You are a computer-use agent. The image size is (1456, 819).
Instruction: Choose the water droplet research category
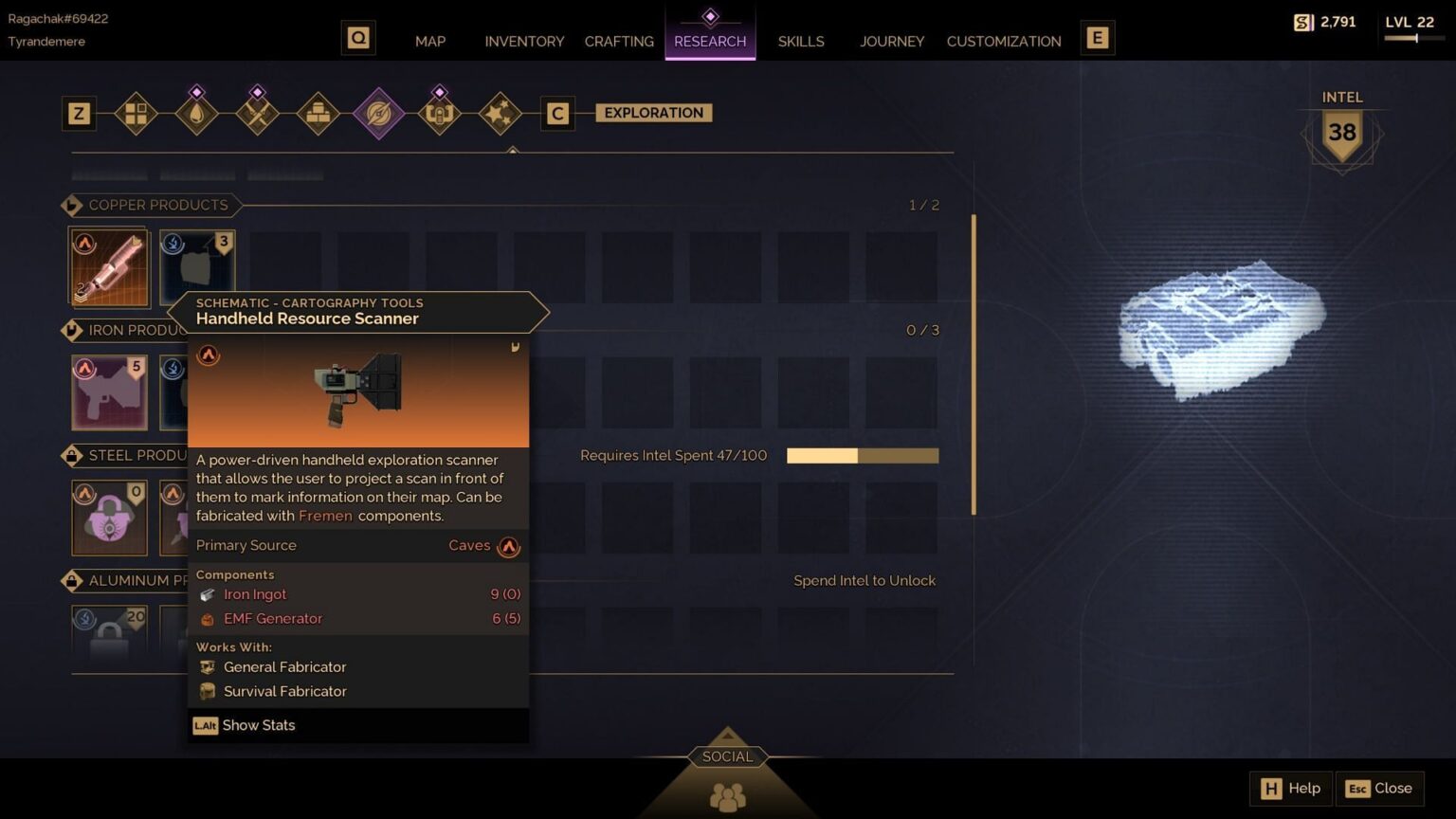197,114
